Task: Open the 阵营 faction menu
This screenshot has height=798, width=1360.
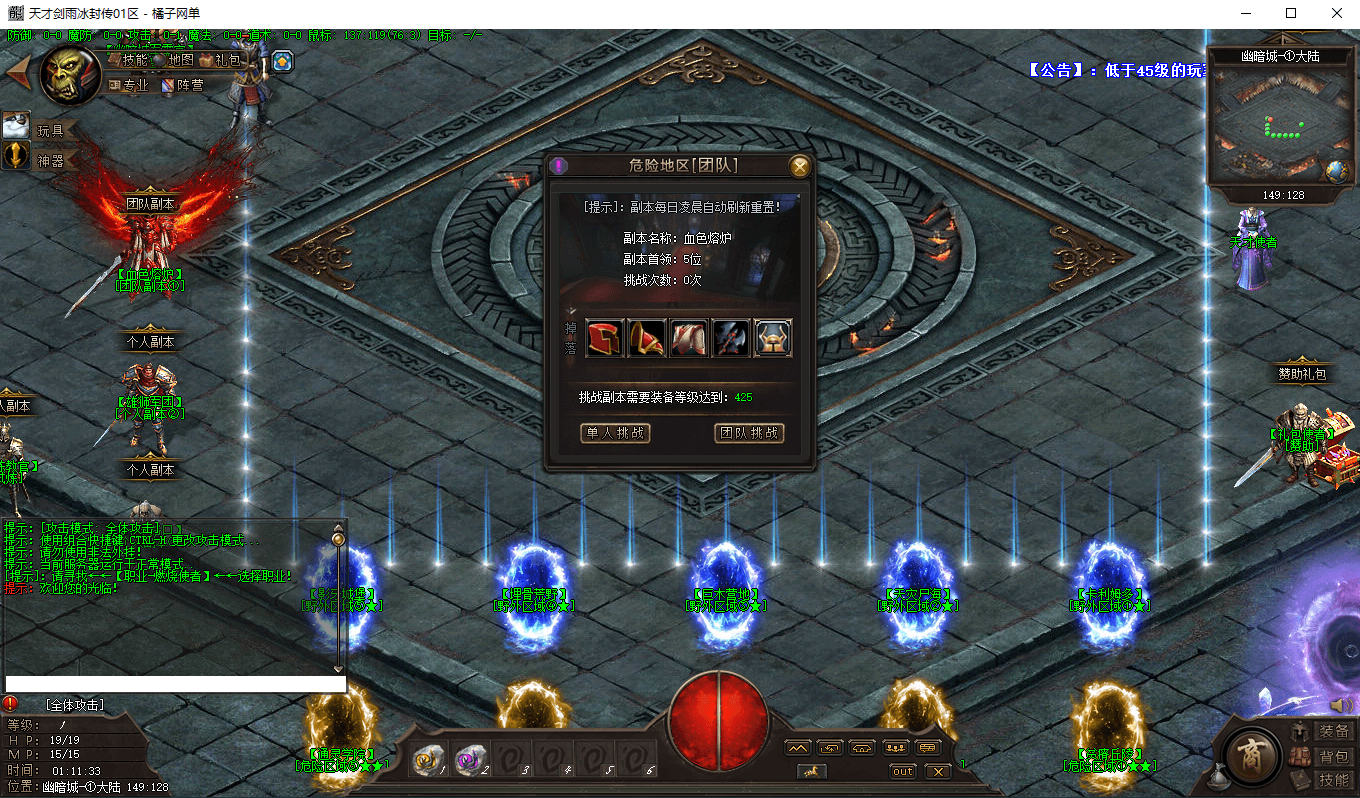Action: click(x=183, y=85)
